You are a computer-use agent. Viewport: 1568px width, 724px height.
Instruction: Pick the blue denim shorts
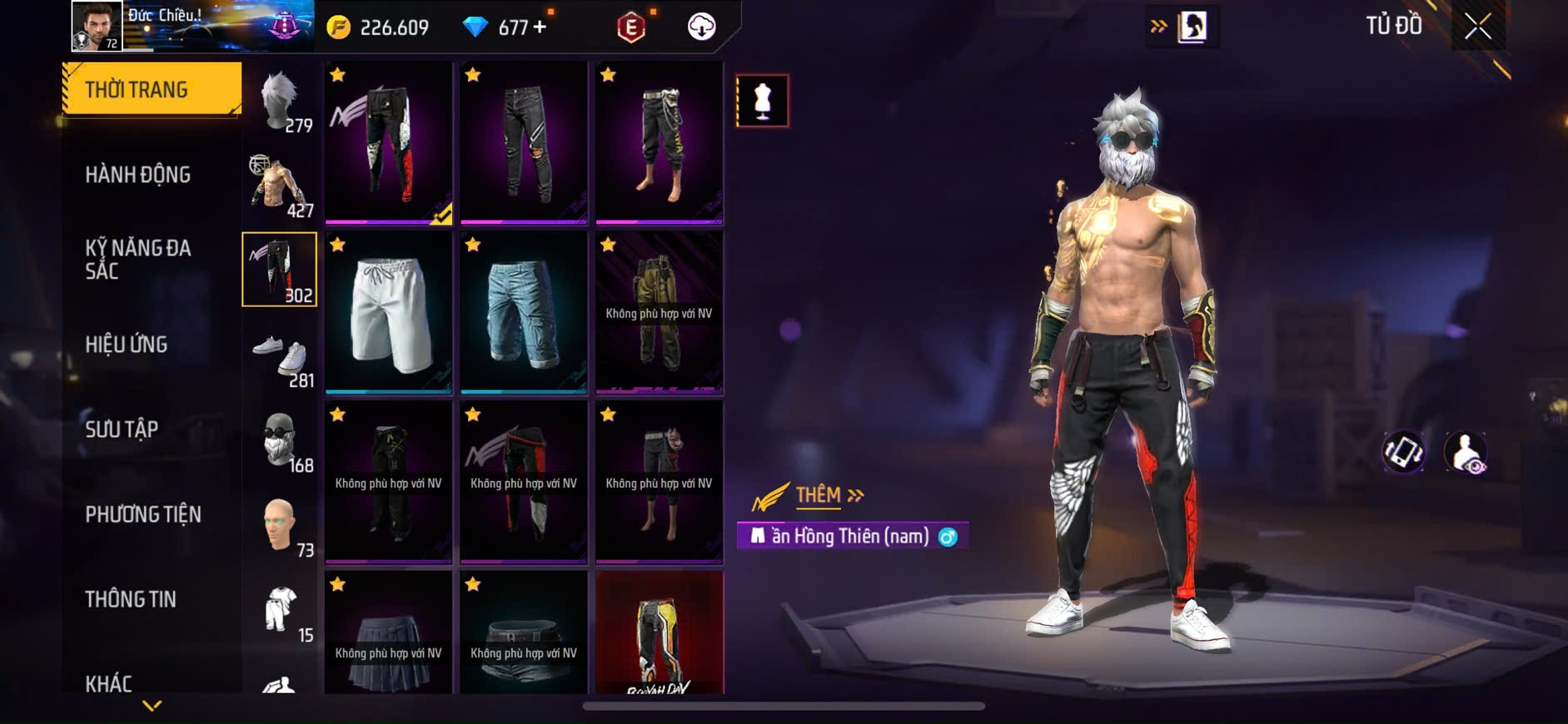pos(524,312)
